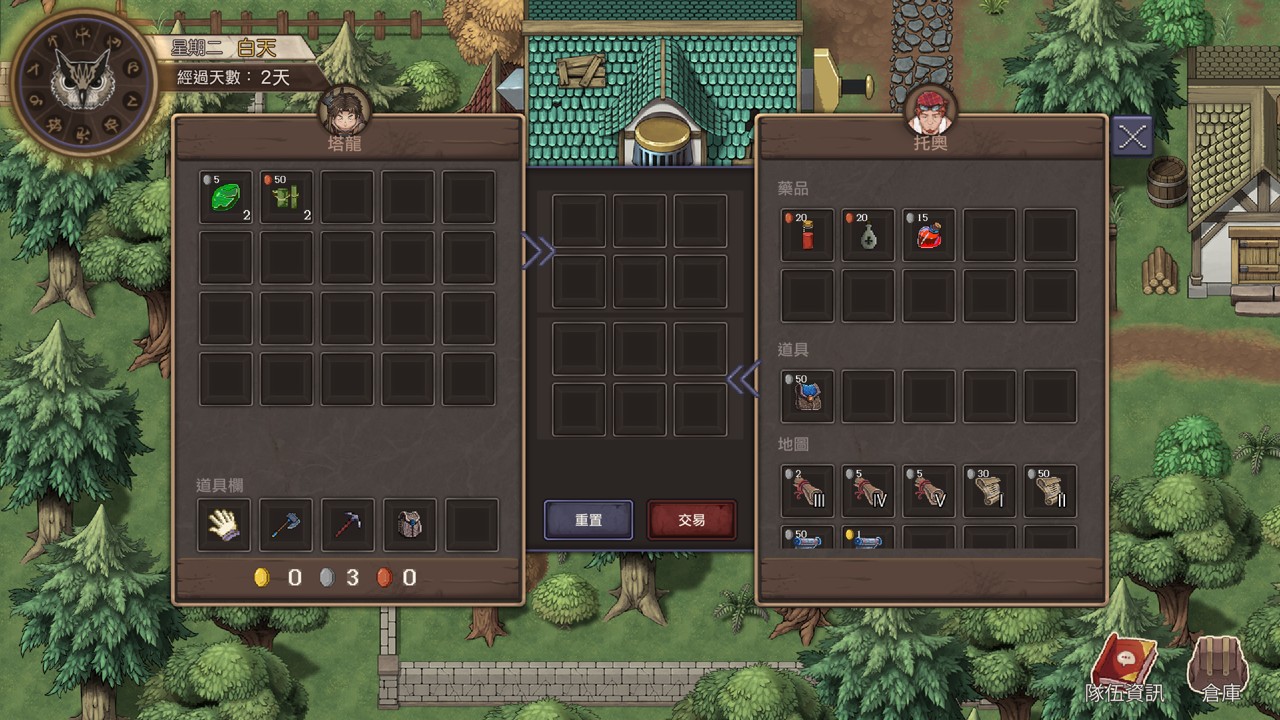Choose the map scroll marked III
This screenshot has height=720, width=1280.
807,491
